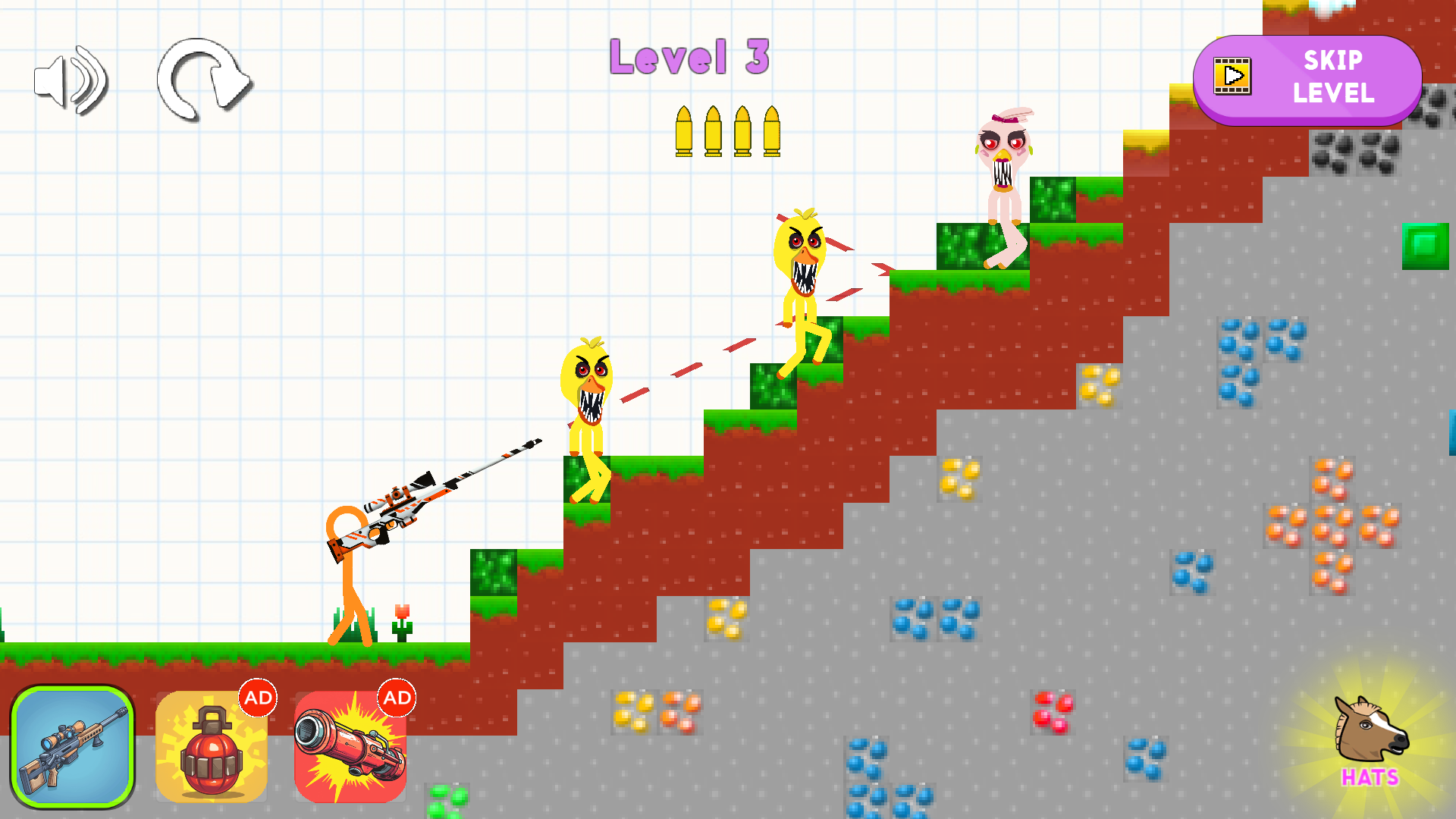Select the grenade weapon
Screen dimensions: 1456x819
pyautogui.click(x=211, y=751)
